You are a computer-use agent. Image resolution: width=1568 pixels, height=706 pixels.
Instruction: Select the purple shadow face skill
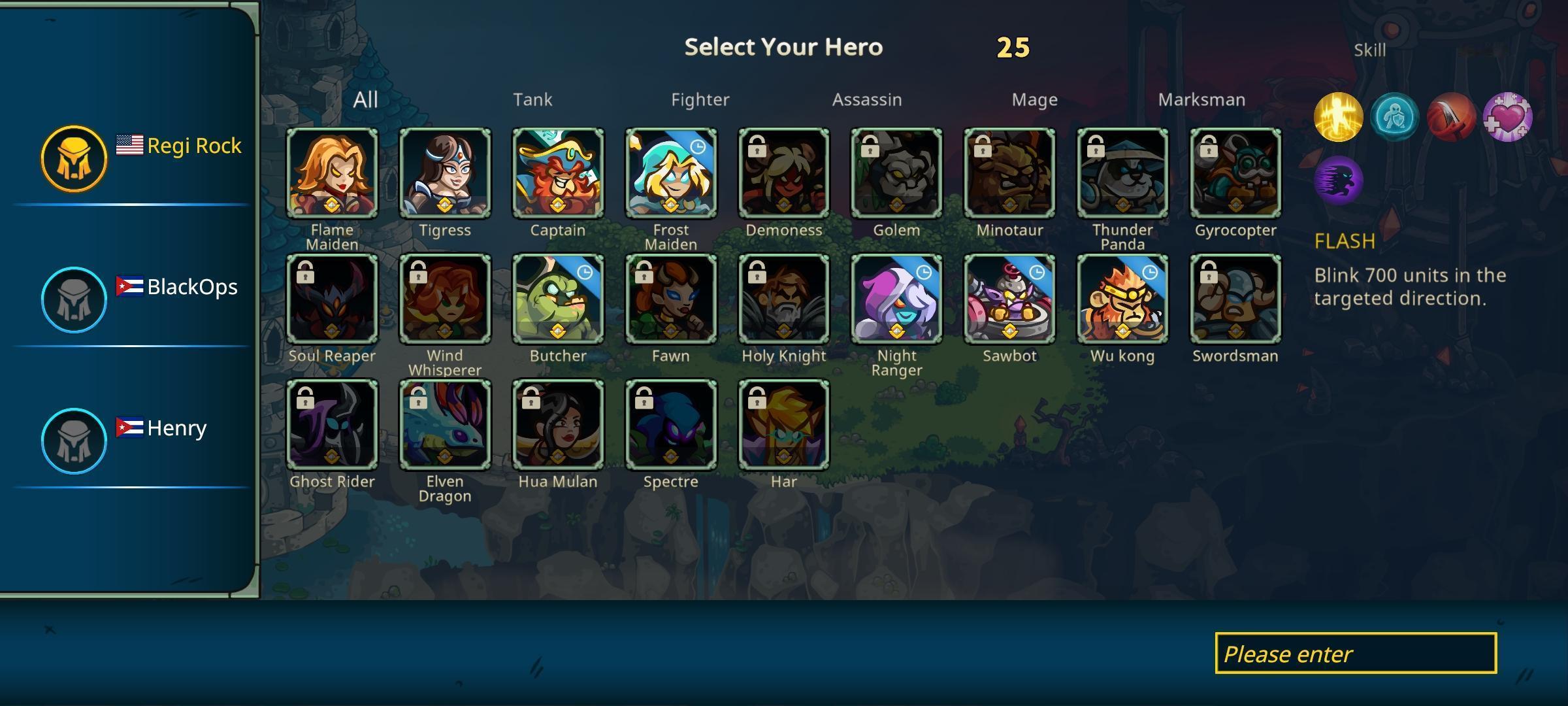[1338, 180]
